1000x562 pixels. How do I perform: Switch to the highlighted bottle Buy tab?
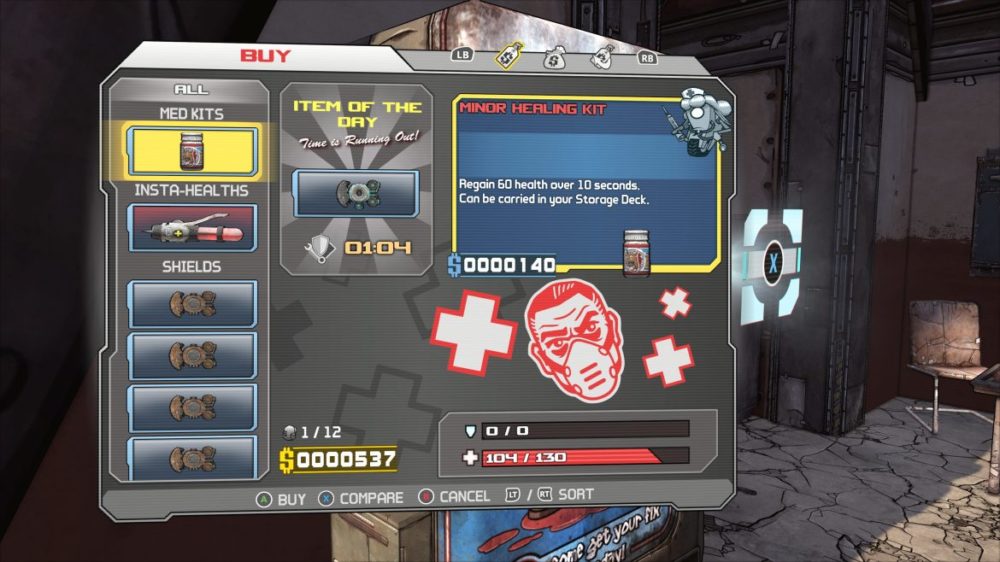[x=508, y=58]
